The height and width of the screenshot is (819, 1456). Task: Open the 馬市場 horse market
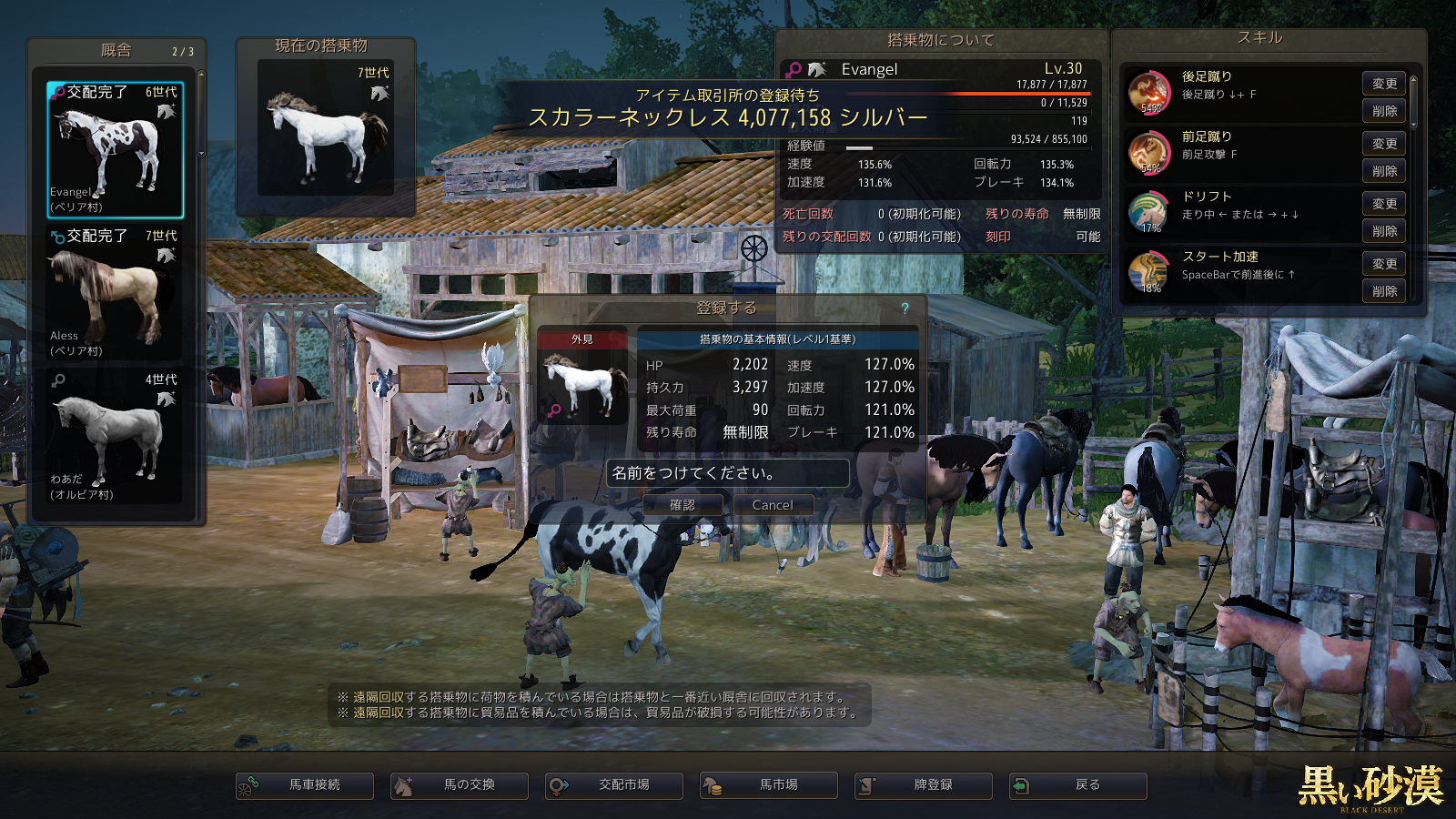coord(769,785)
